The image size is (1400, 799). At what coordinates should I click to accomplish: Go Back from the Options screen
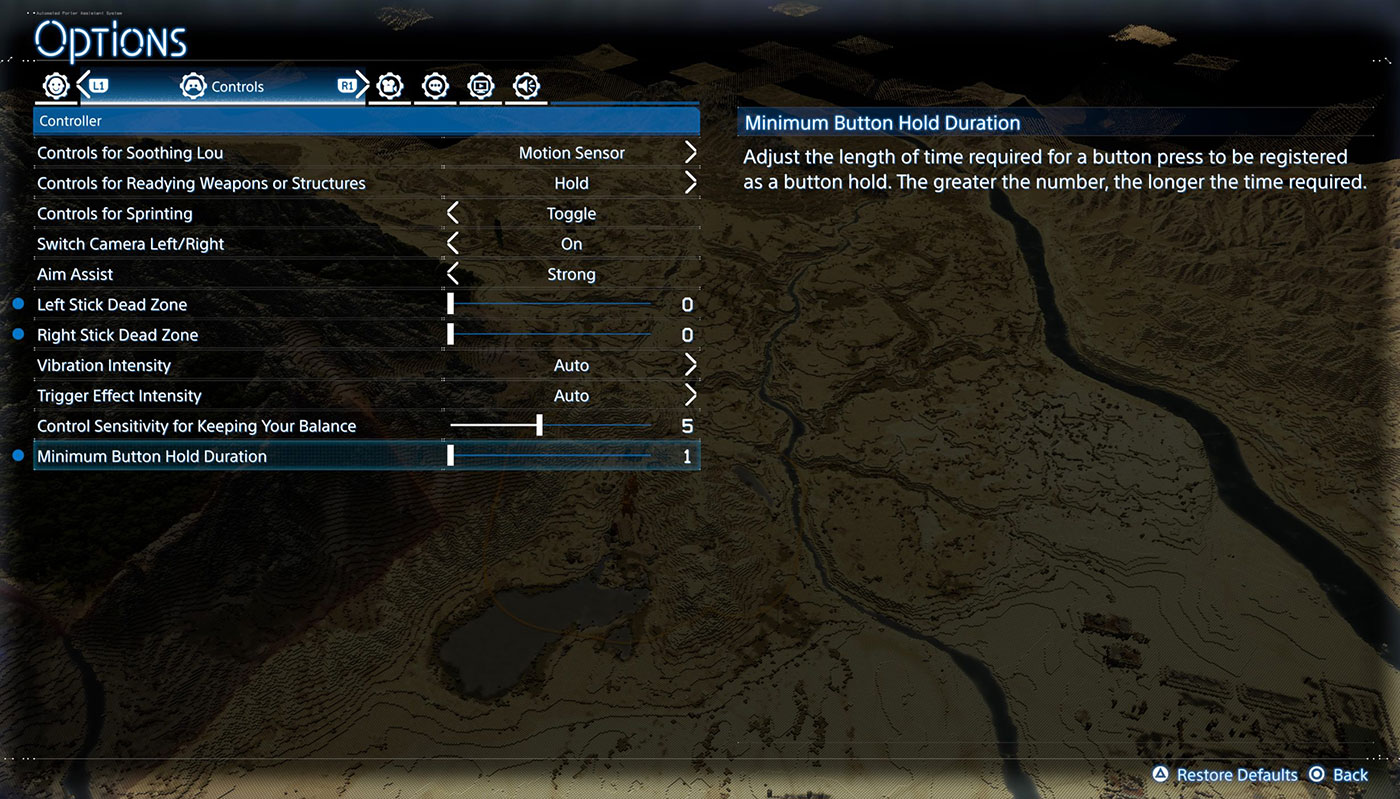[1340, 775]
